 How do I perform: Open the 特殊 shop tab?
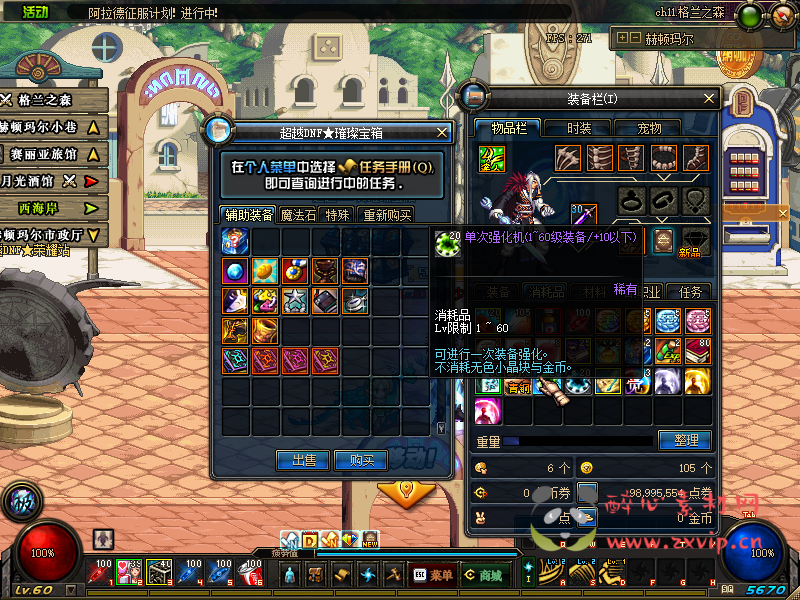pos(338,214)
